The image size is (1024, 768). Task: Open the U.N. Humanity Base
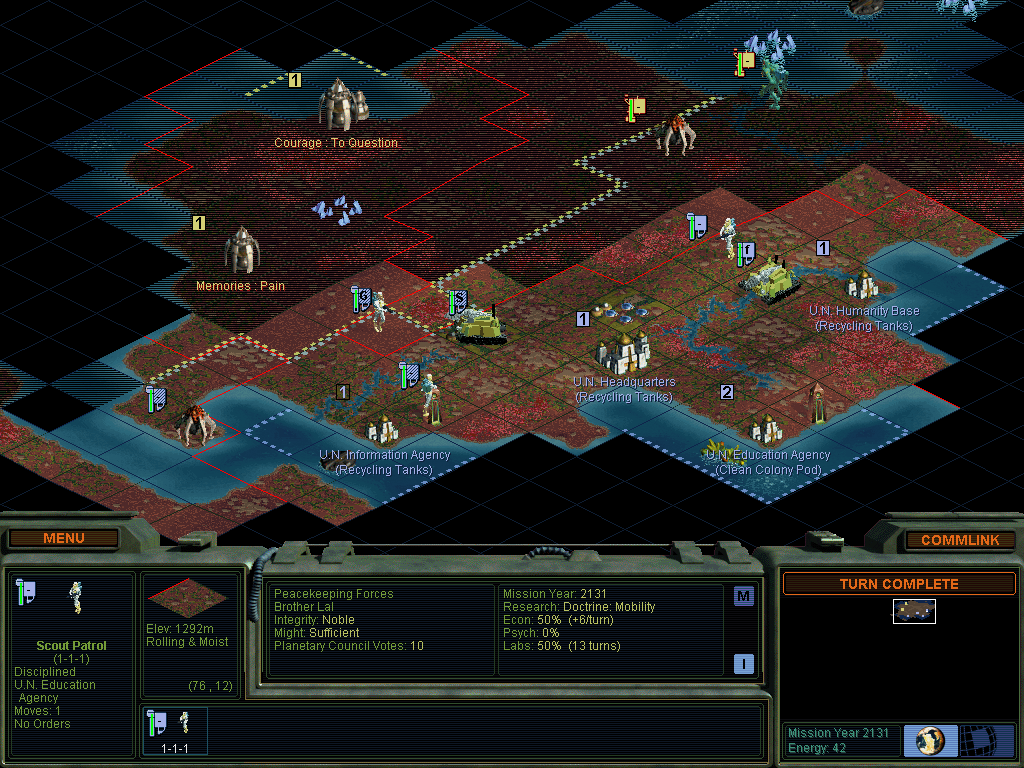(862, 286)
